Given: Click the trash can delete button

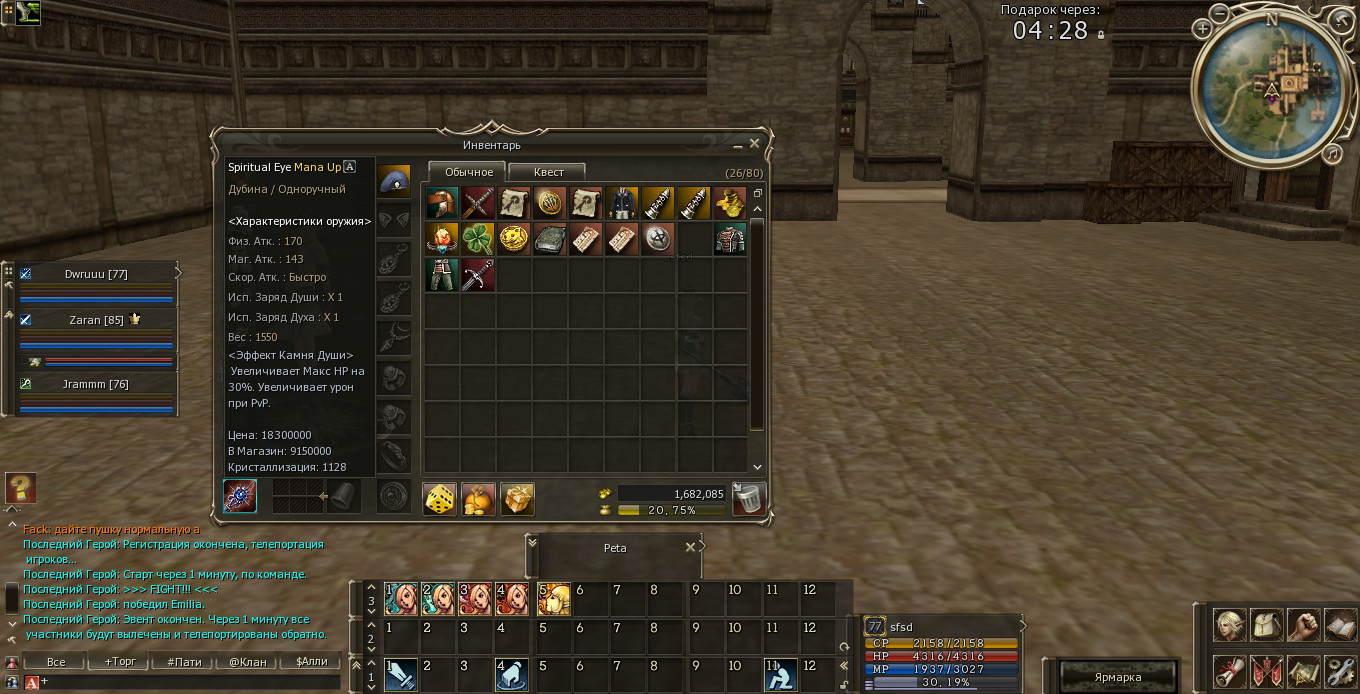Looking at the screenshot, I should (x=749, y=497).
